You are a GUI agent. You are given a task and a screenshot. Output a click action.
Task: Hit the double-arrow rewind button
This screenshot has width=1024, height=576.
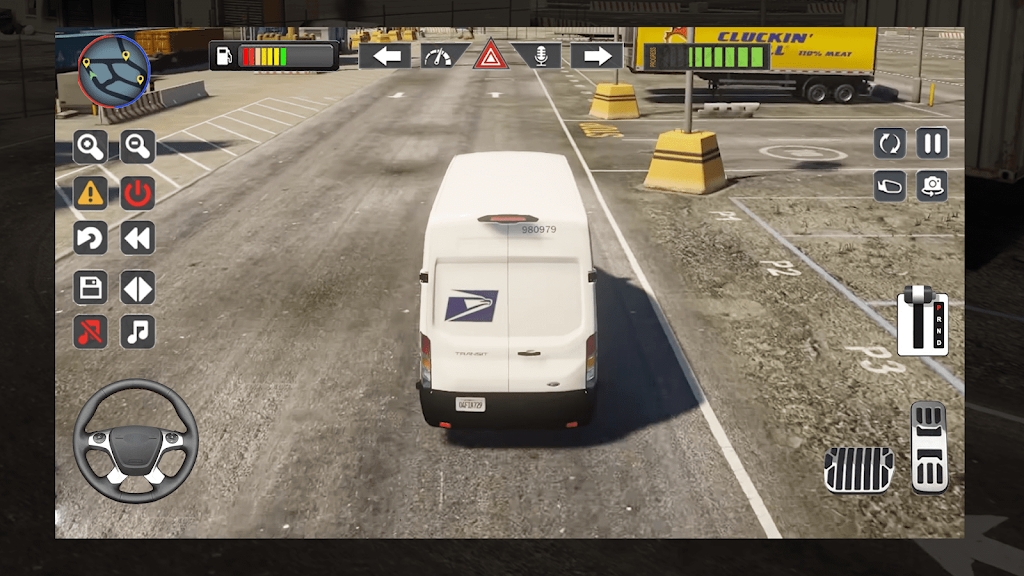[x=138, y=238]
